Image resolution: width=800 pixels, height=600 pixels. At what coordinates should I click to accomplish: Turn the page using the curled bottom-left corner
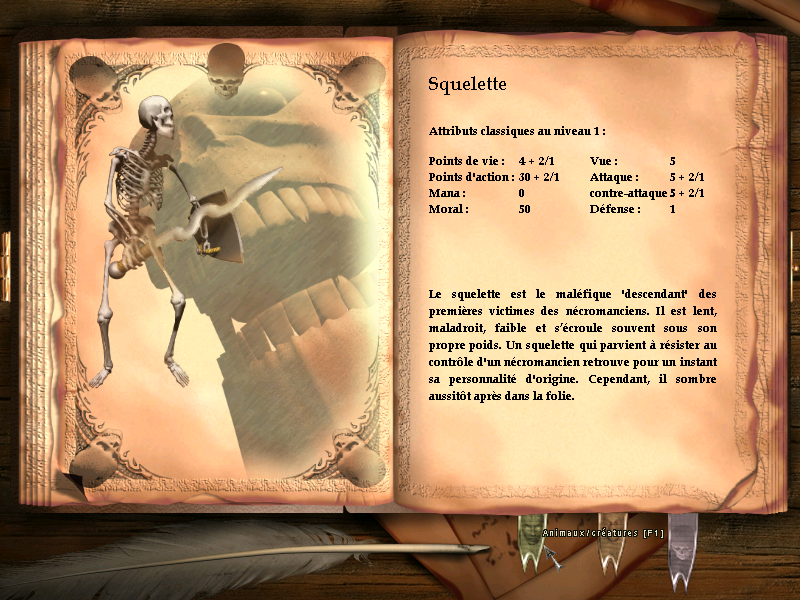(71, 485)
